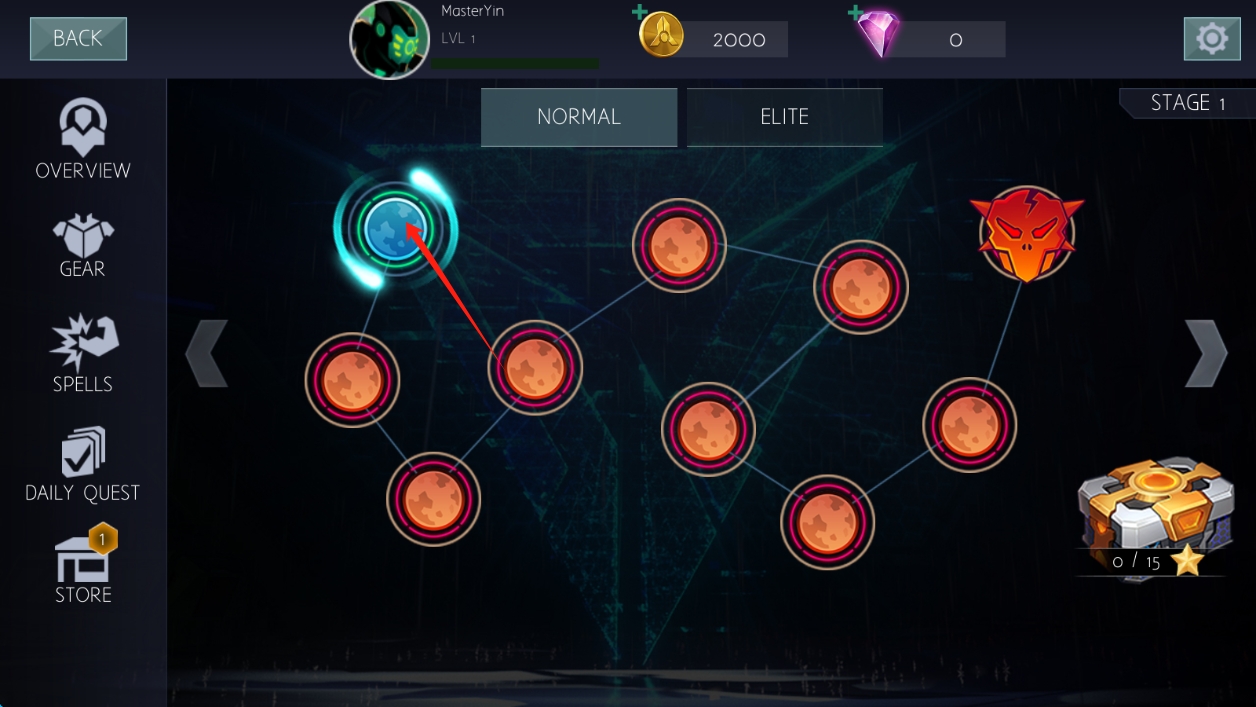Open MasterYin's player profile avatar

[389, 40]
